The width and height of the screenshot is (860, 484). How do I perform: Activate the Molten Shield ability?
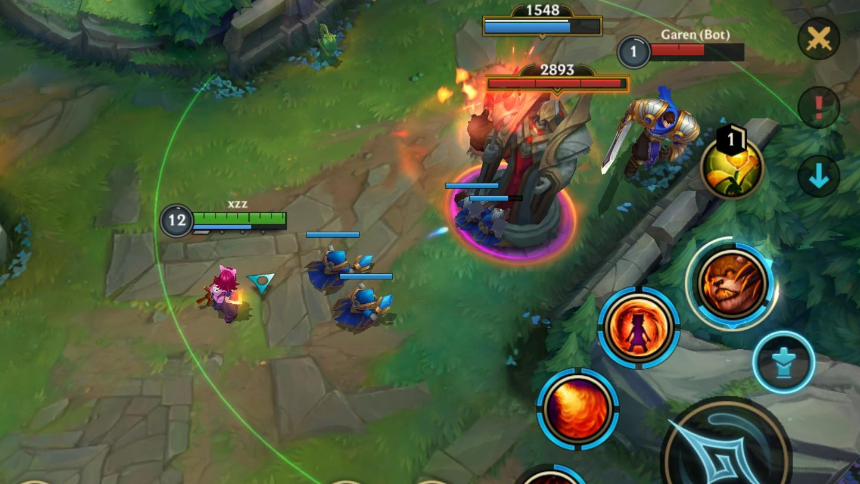point(639,328)
